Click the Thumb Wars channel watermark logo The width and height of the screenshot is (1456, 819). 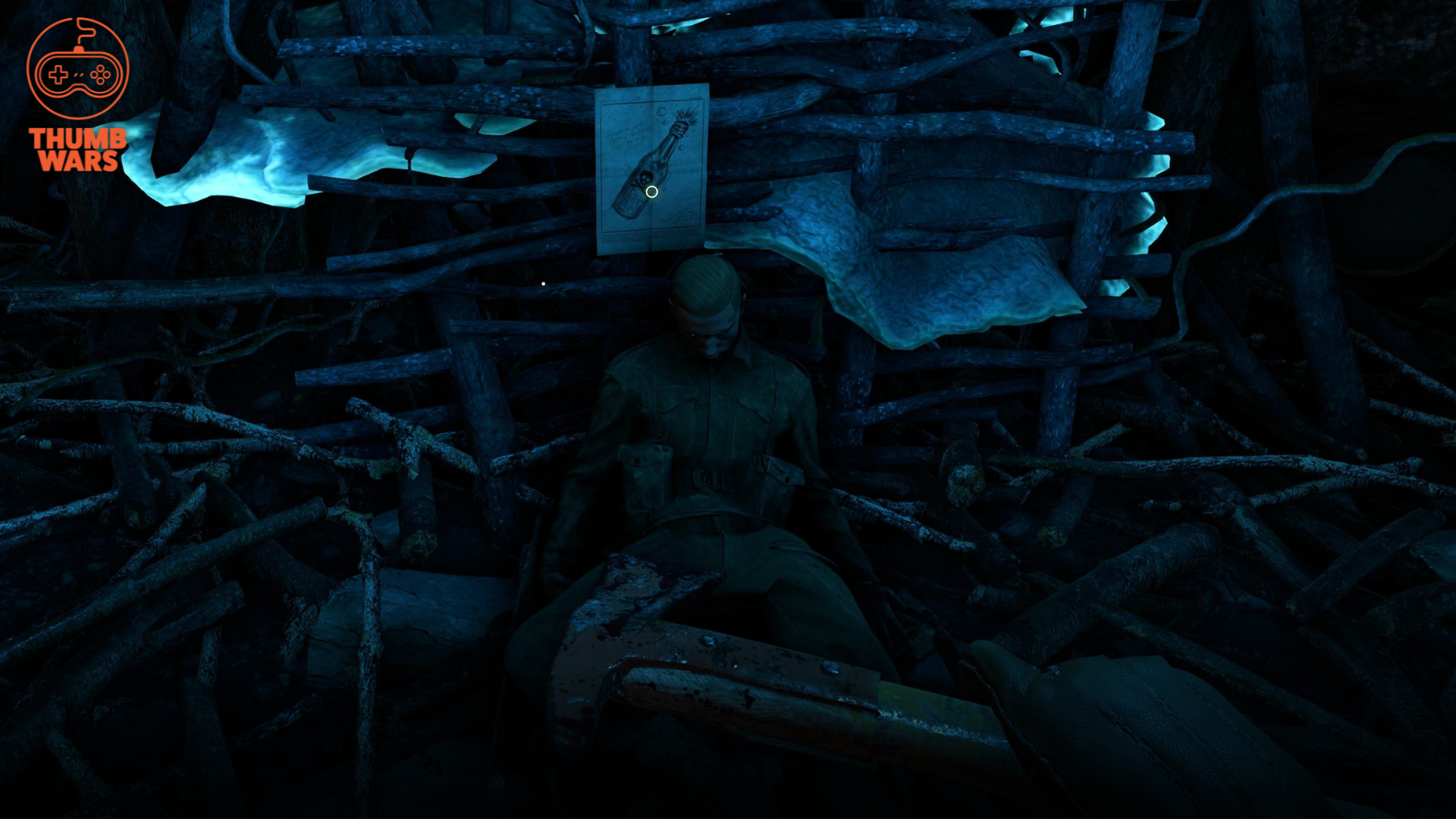point(77,94)
